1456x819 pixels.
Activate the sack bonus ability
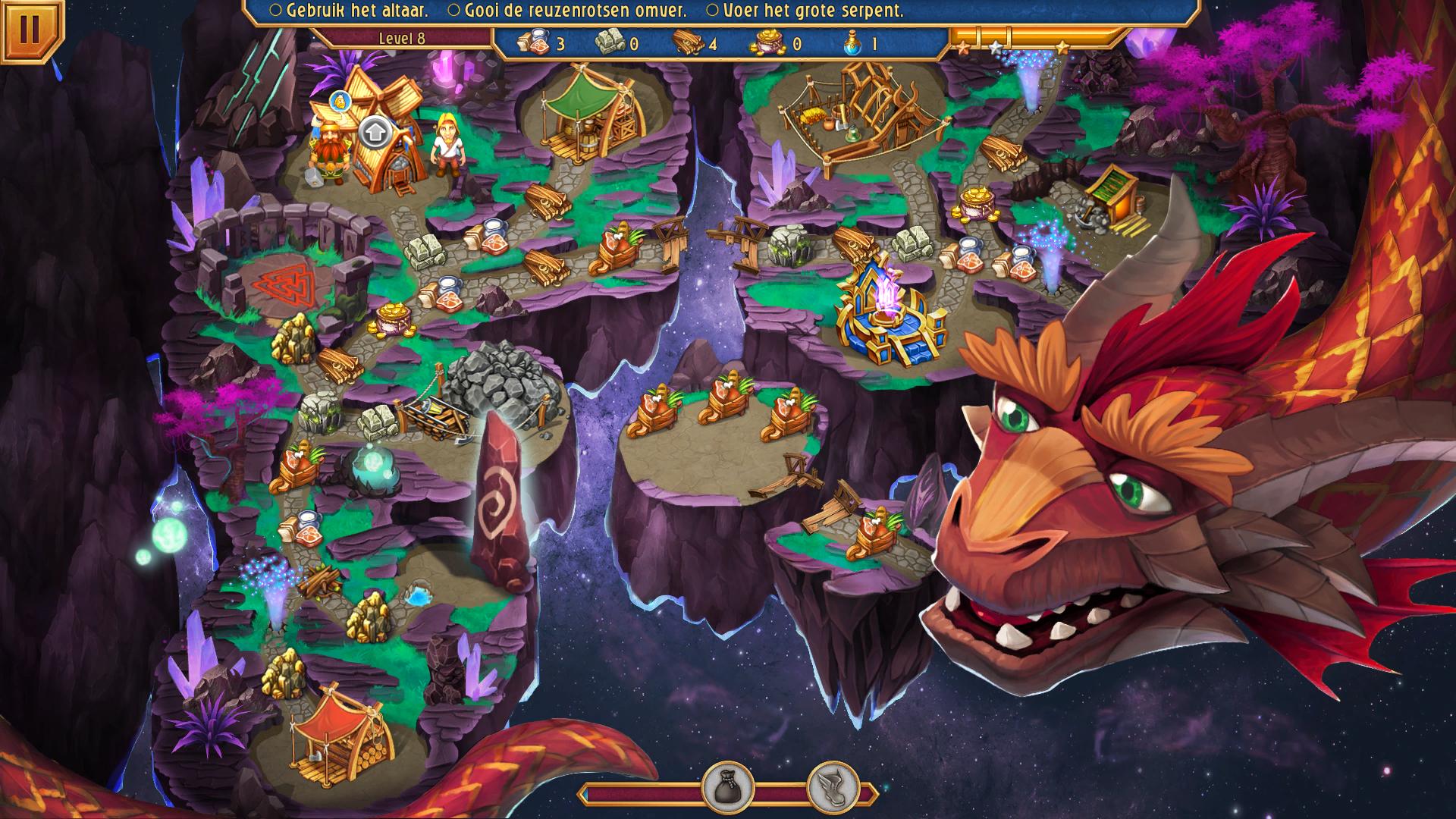pyautogui.click(x=727, y=789)
